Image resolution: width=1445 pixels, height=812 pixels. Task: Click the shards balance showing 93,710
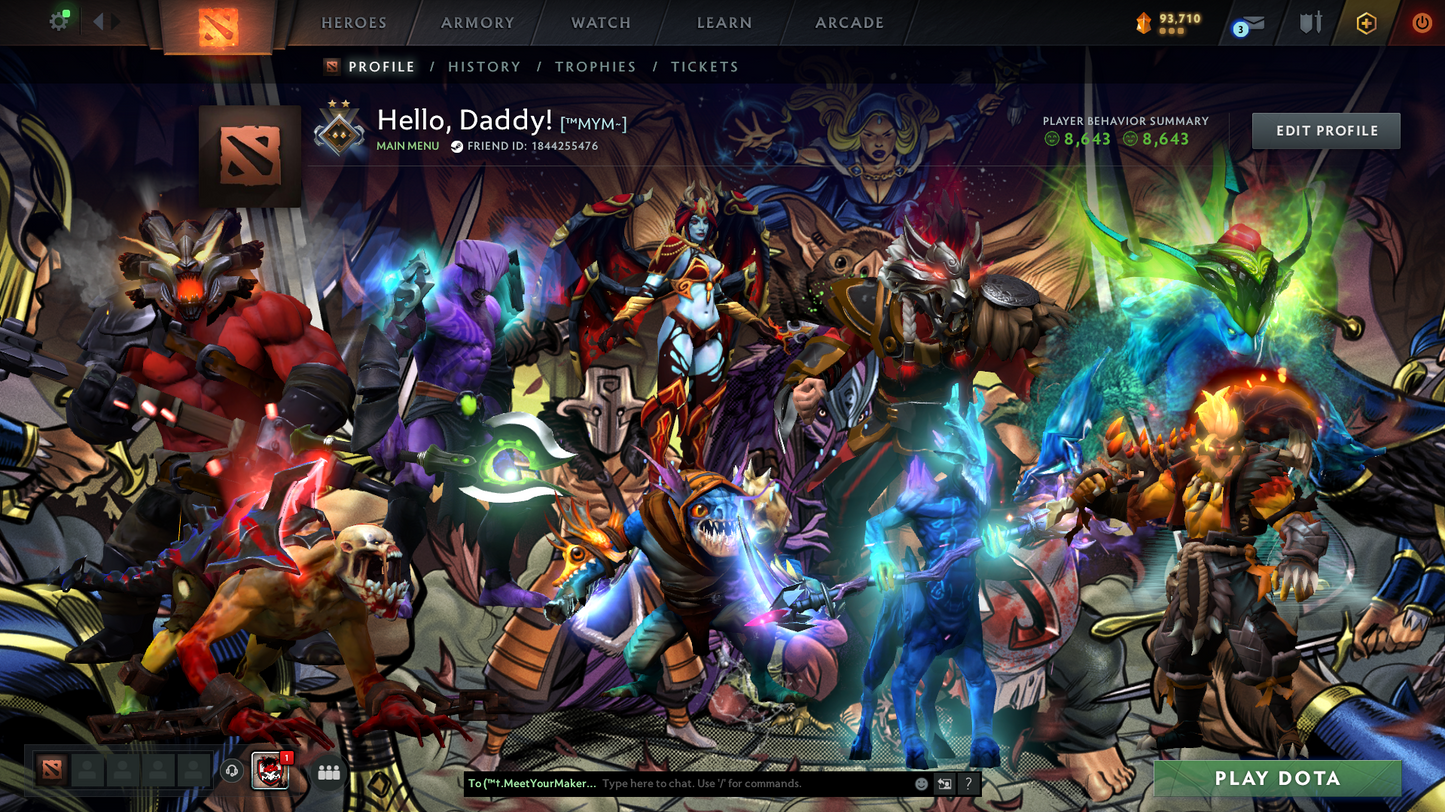click(x=1168, y=22)
